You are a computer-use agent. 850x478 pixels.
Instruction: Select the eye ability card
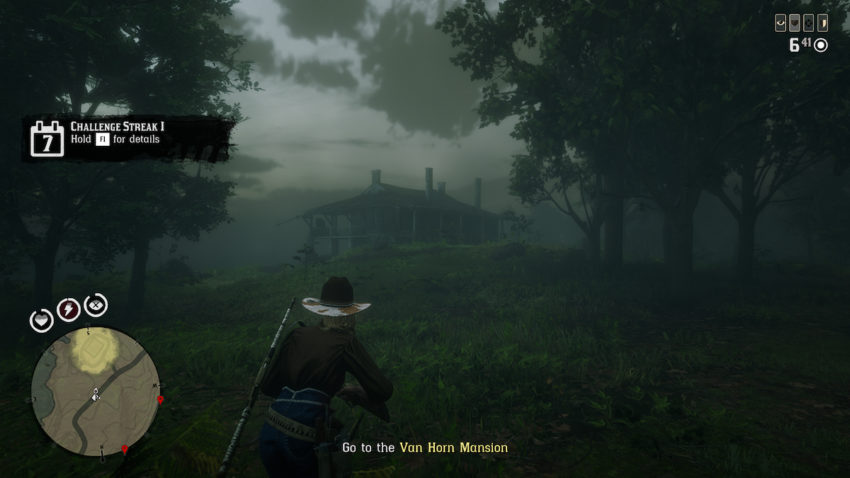pos(781,23)
